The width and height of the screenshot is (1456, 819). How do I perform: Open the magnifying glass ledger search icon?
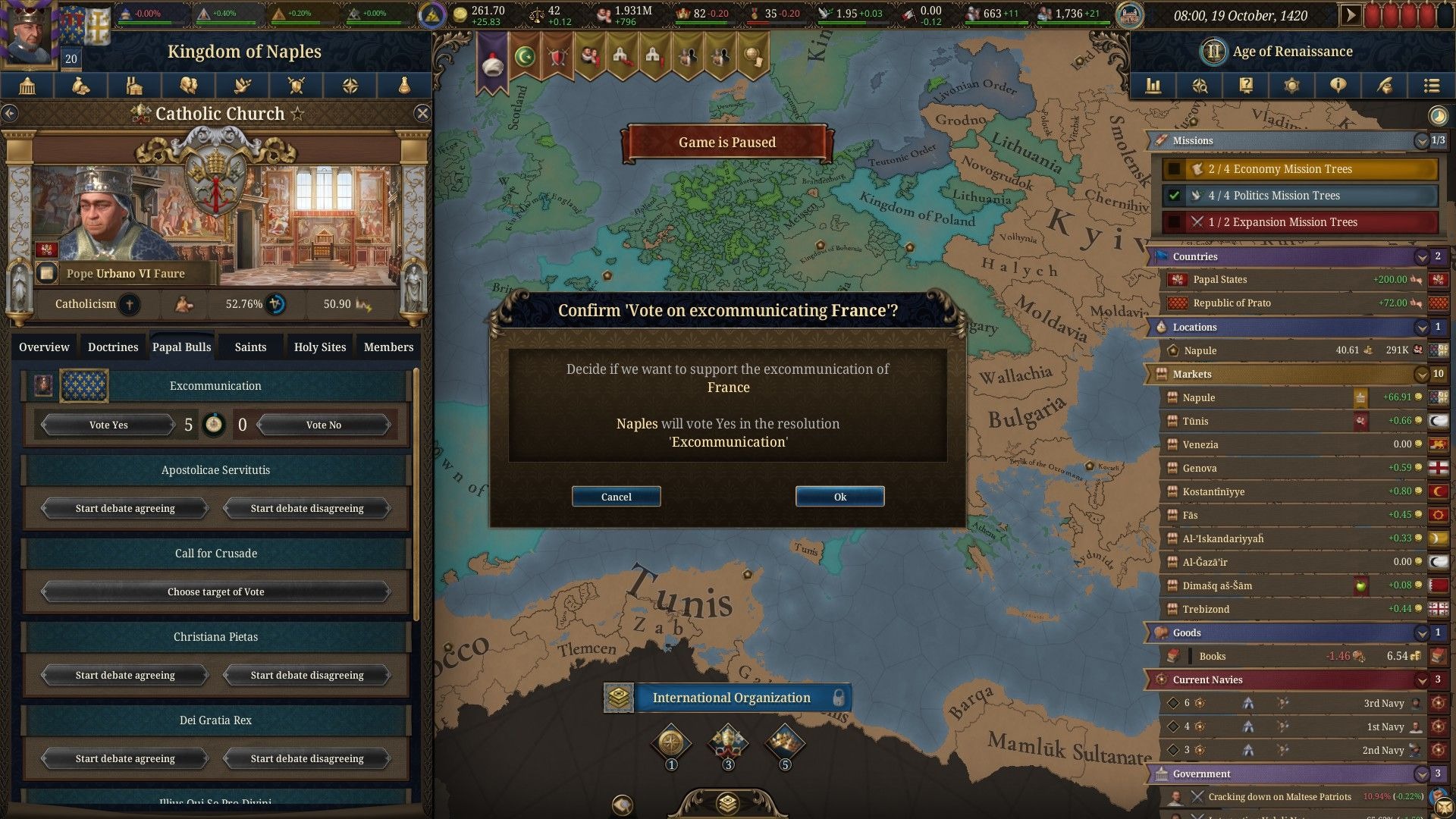(x=1200, y=86)
